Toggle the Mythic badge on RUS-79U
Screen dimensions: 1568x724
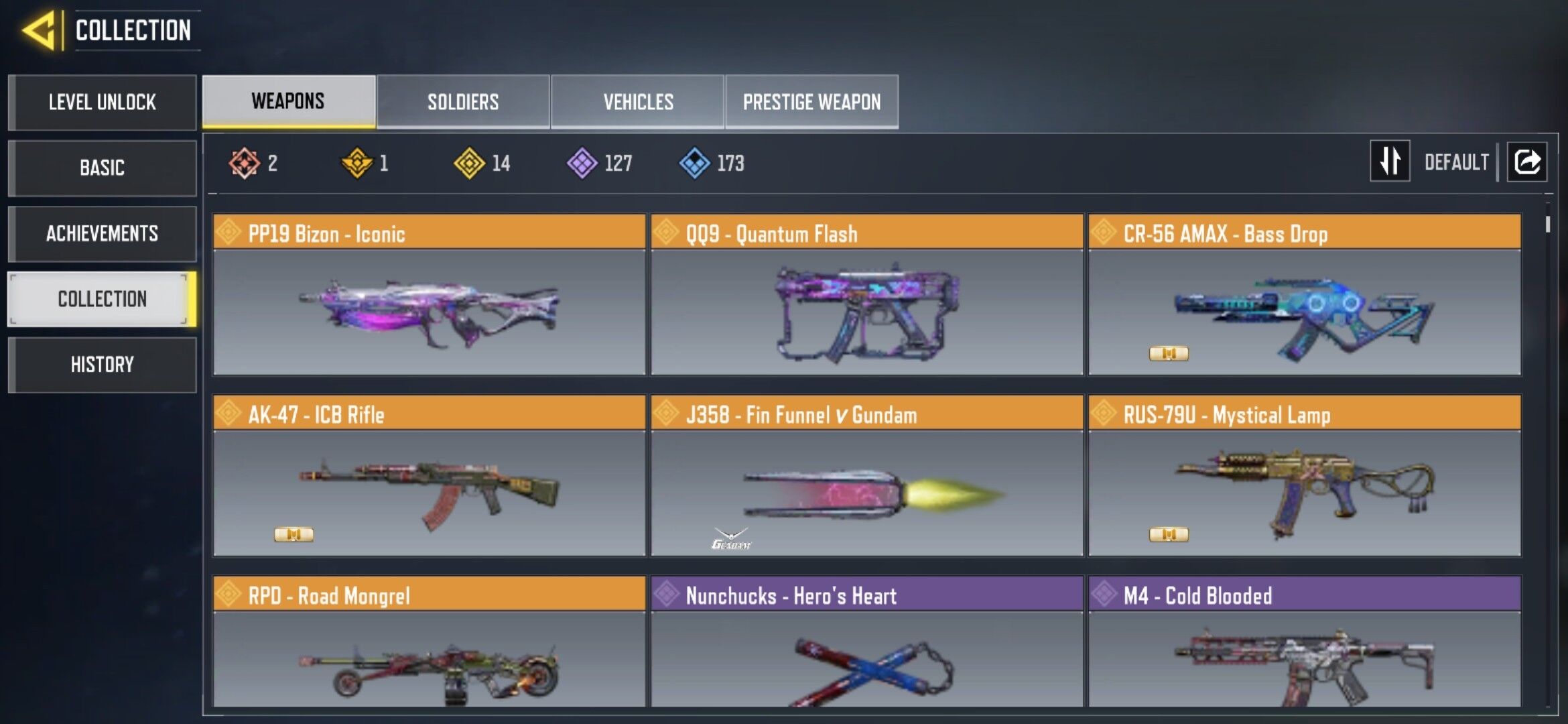[x=1170, y=536]
